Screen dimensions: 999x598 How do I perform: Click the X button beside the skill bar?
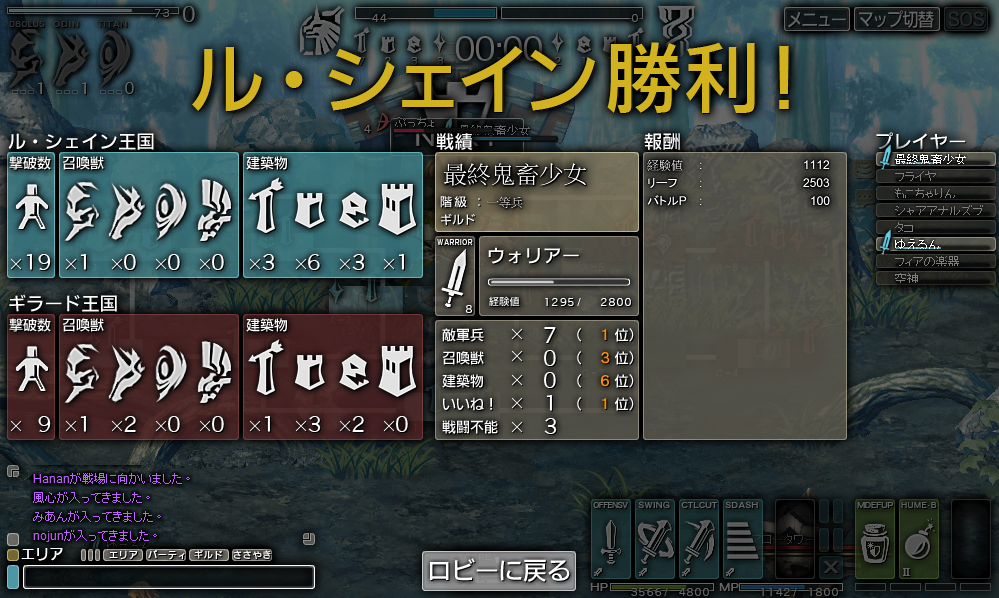point(830,566)
